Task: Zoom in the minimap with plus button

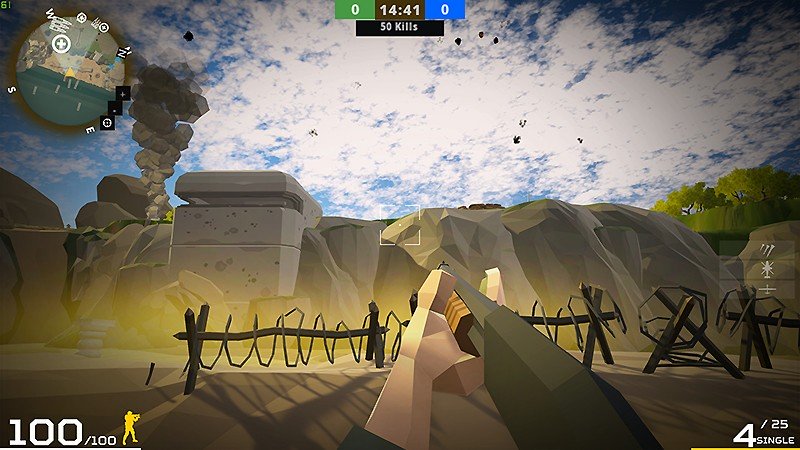Action: pos(123,92)
